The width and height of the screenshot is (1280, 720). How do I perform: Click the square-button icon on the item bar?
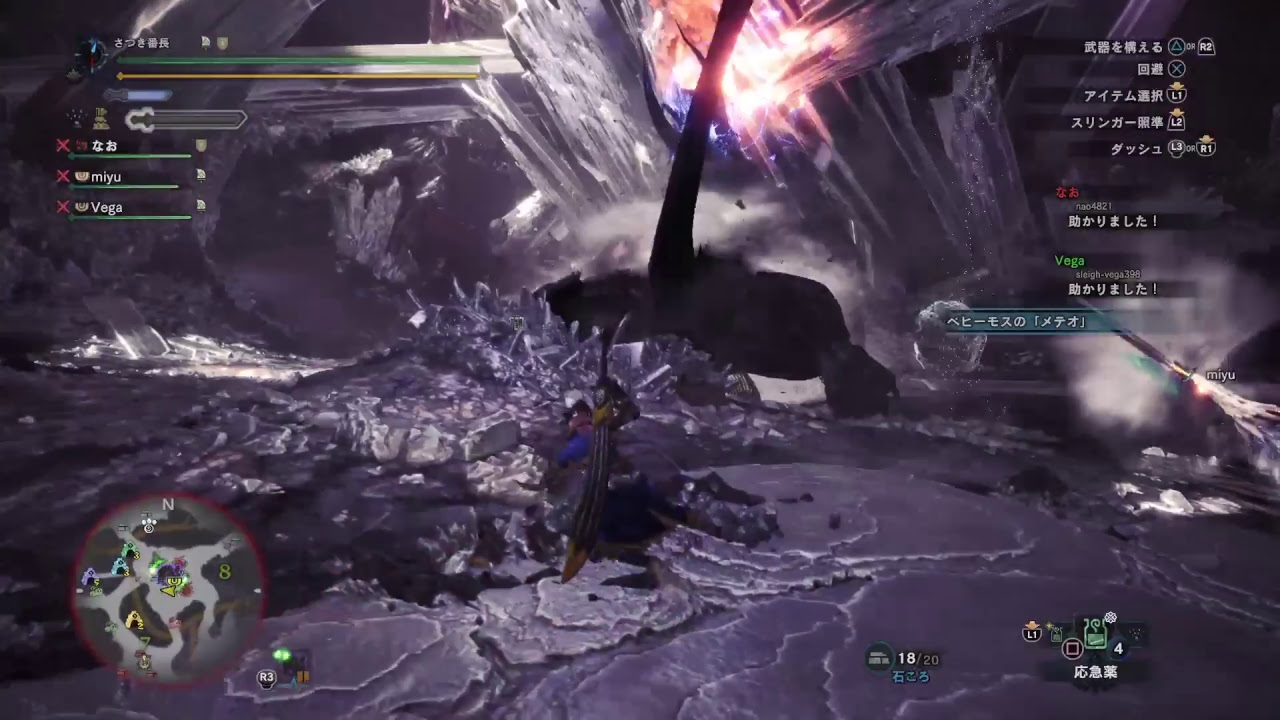click(x=1074, y=650)
